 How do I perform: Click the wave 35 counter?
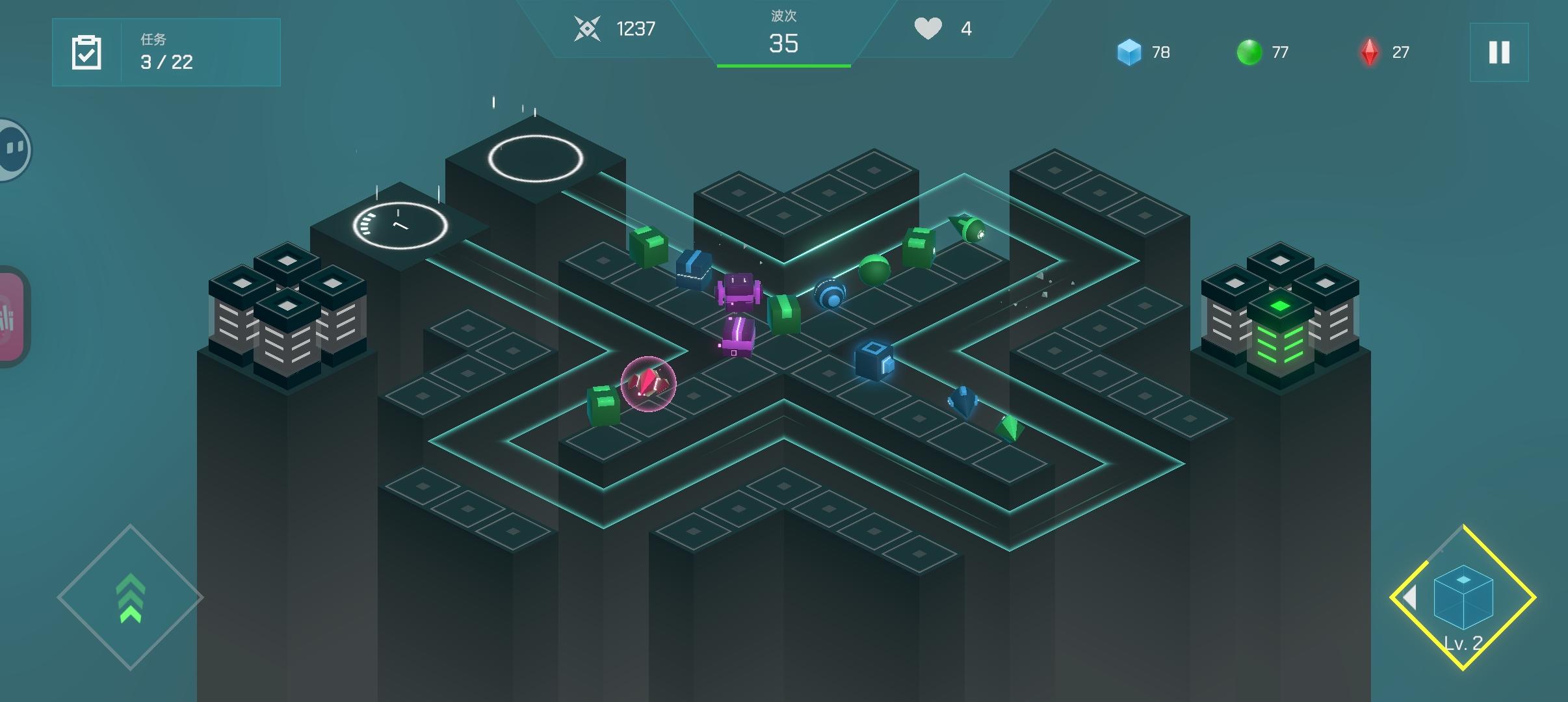click(x=783, y=44)
